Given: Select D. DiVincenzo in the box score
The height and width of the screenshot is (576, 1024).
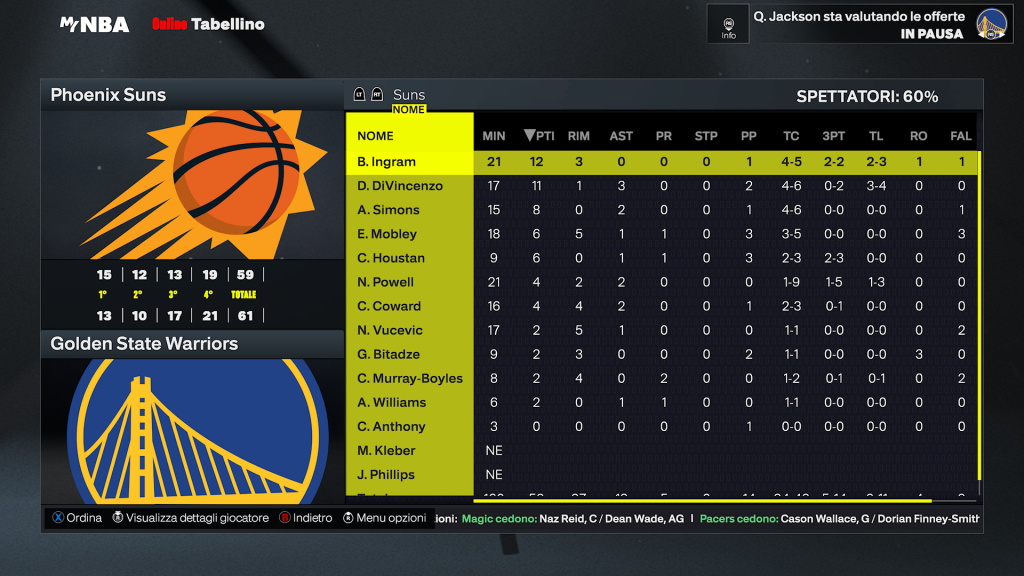Looking at the screenshot, I should coord(400,186).
